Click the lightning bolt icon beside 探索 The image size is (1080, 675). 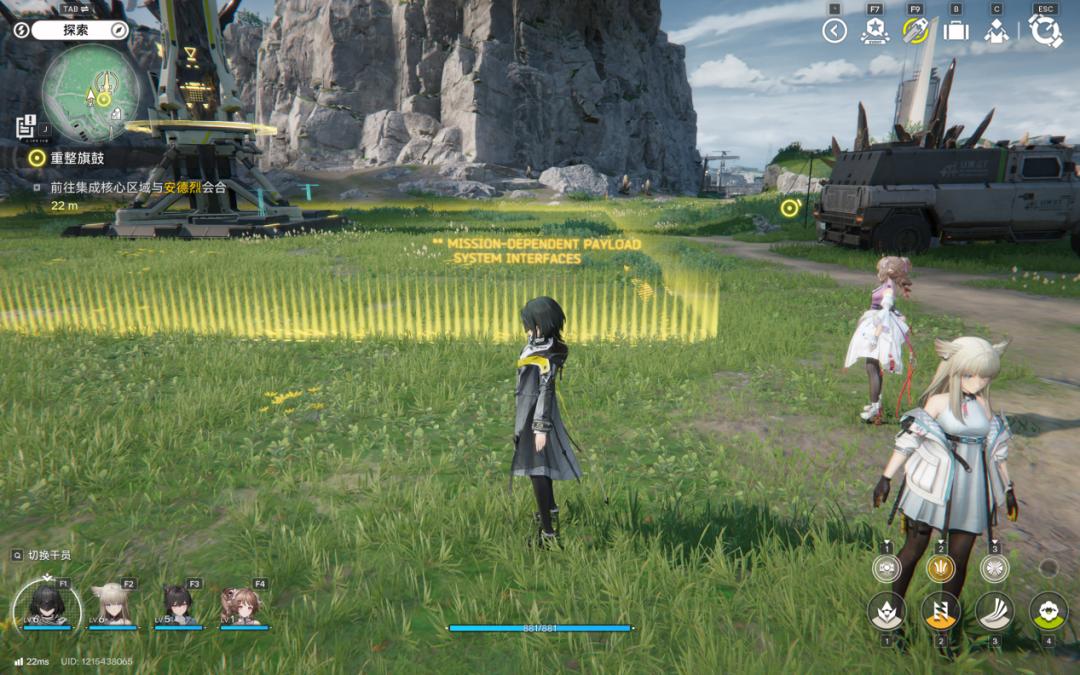click(22, 30)
